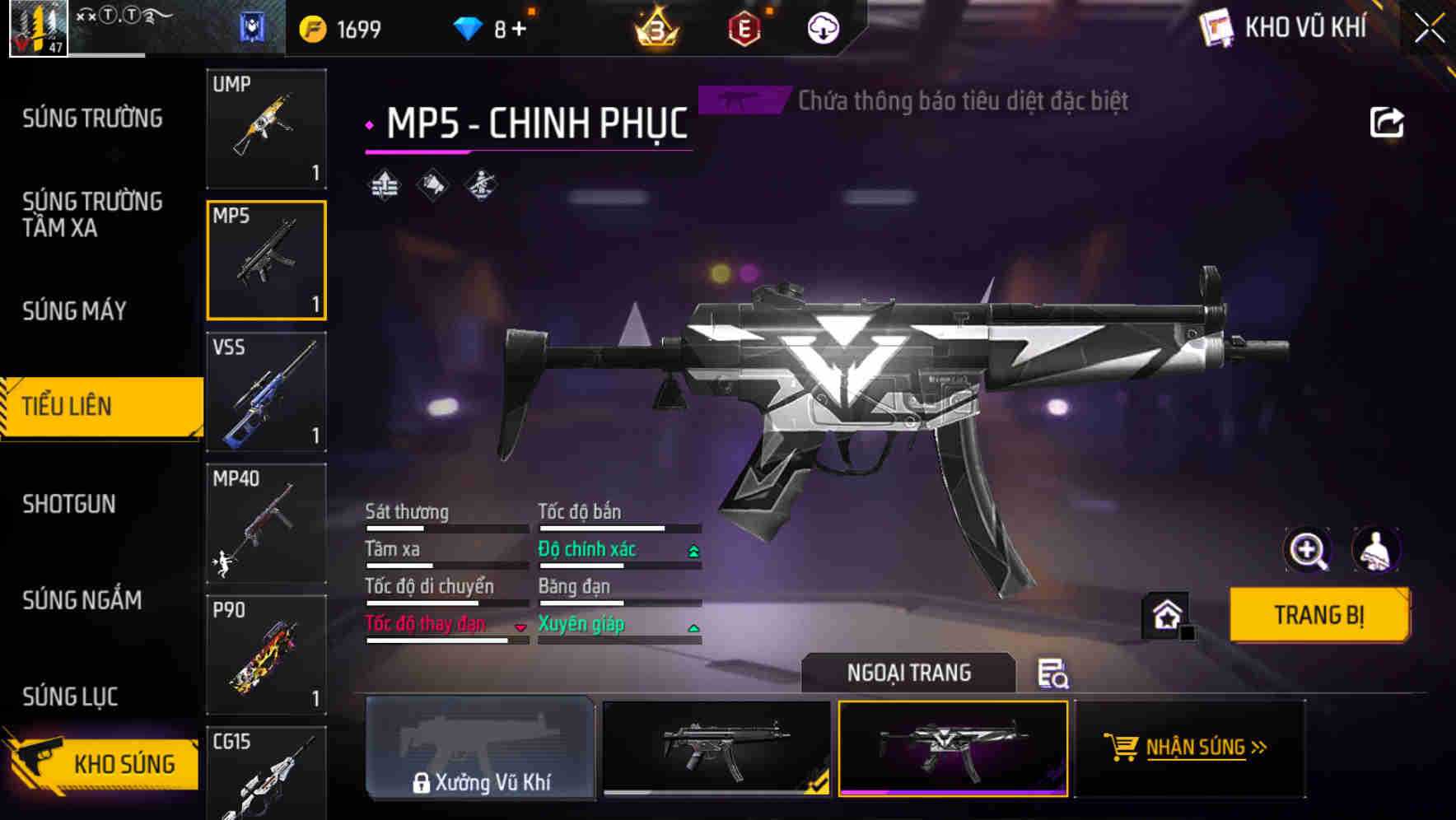1456x820 pixels.
Task: Select the Shotgun category in sidebar
Action: tap(70, 504)
